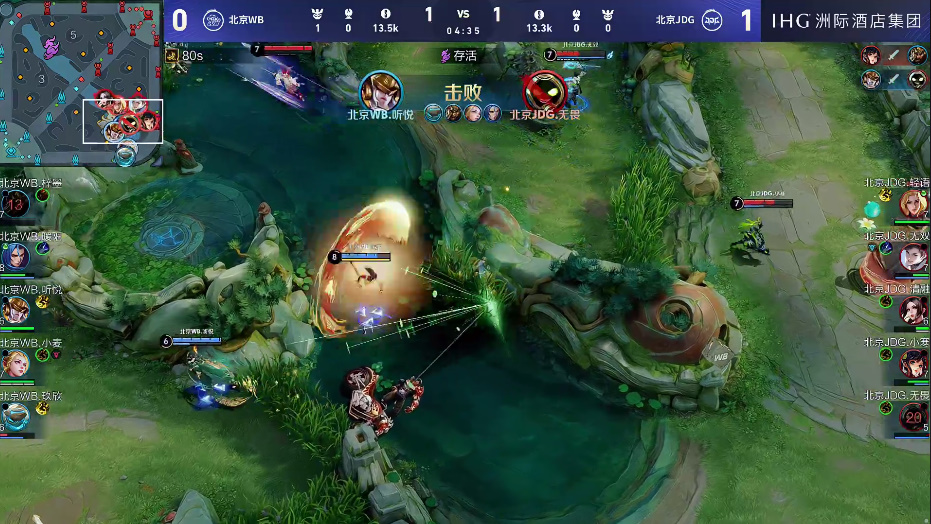931x524 pixels.
Task: Select 北京JDG.小麦's hero portrait
Action: [913, 363]
